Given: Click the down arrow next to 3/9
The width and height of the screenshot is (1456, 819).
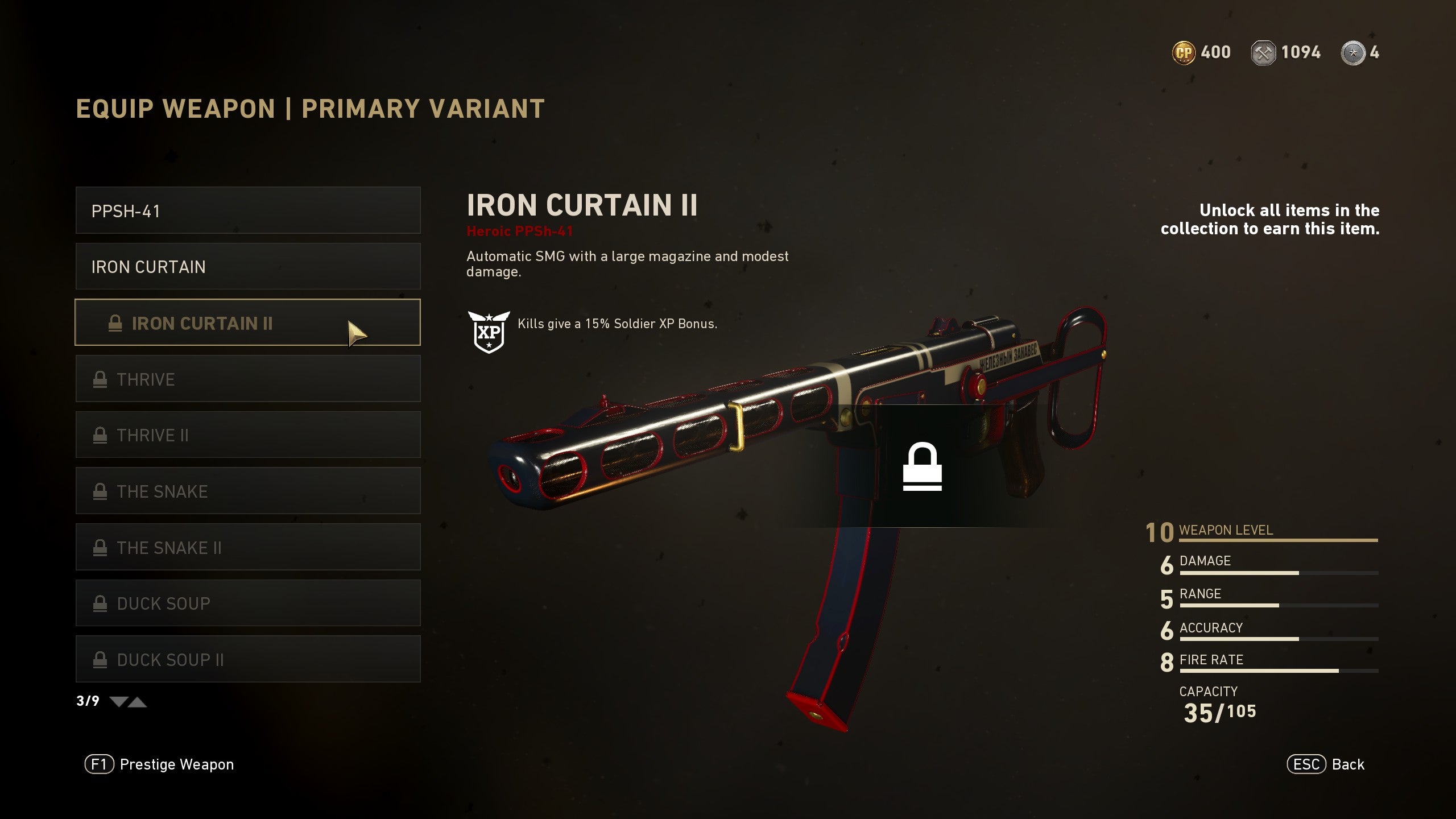Looking at the screenshot, I should click(x=118, y=702).
